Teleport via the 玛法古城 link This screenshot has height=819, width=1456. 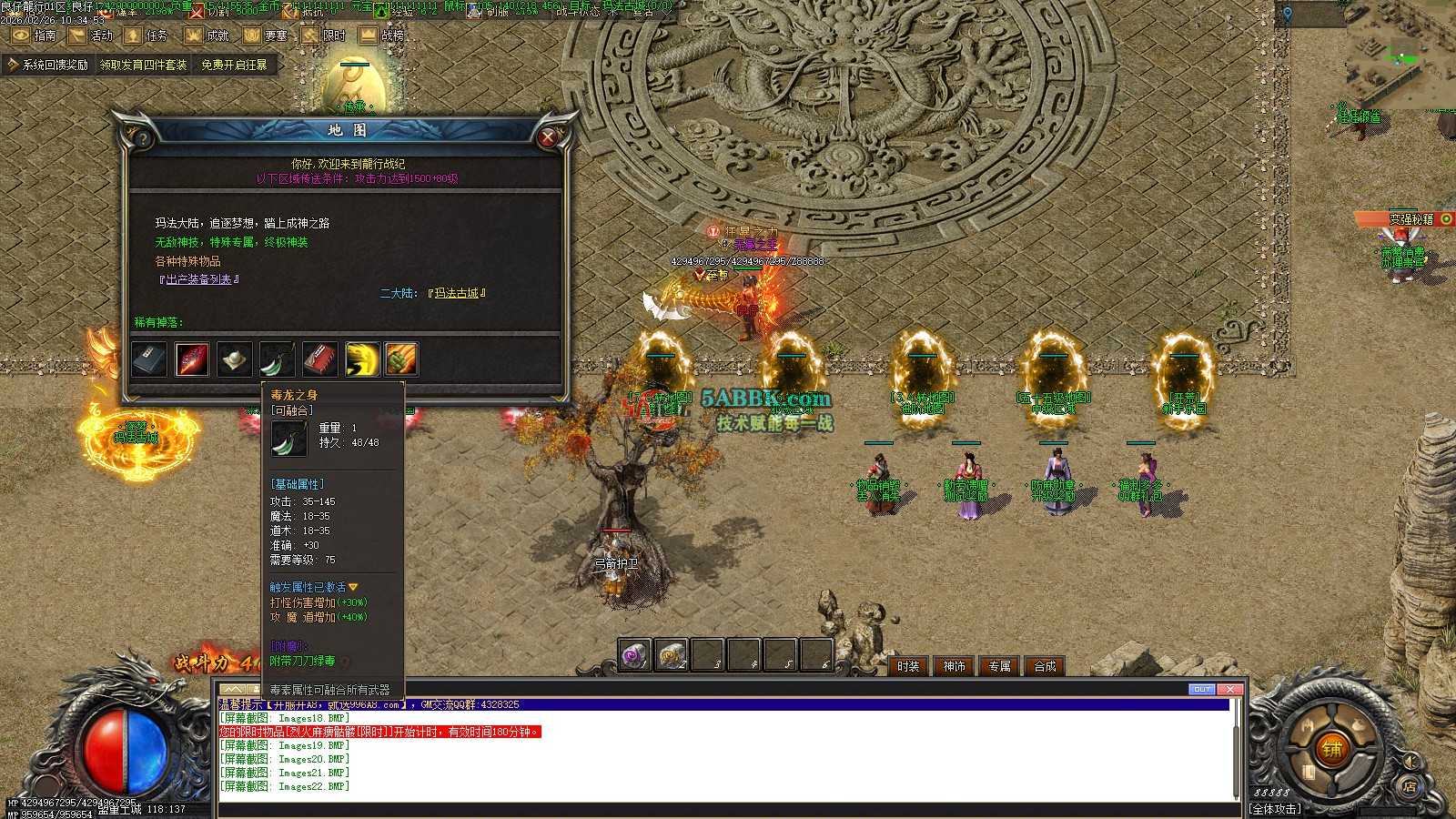tap(457, 293)
